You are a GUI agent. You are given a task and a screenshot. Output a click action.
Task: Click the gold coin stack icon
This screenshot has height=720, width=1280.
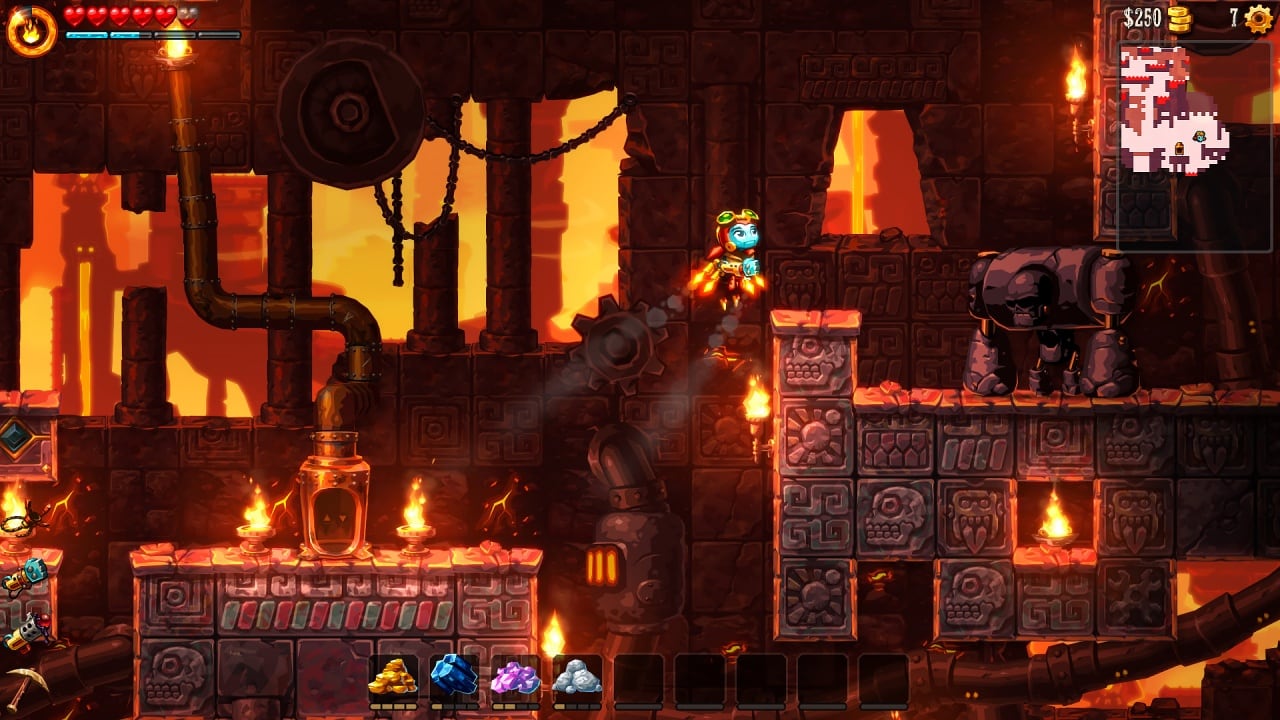coord(1180,19)
